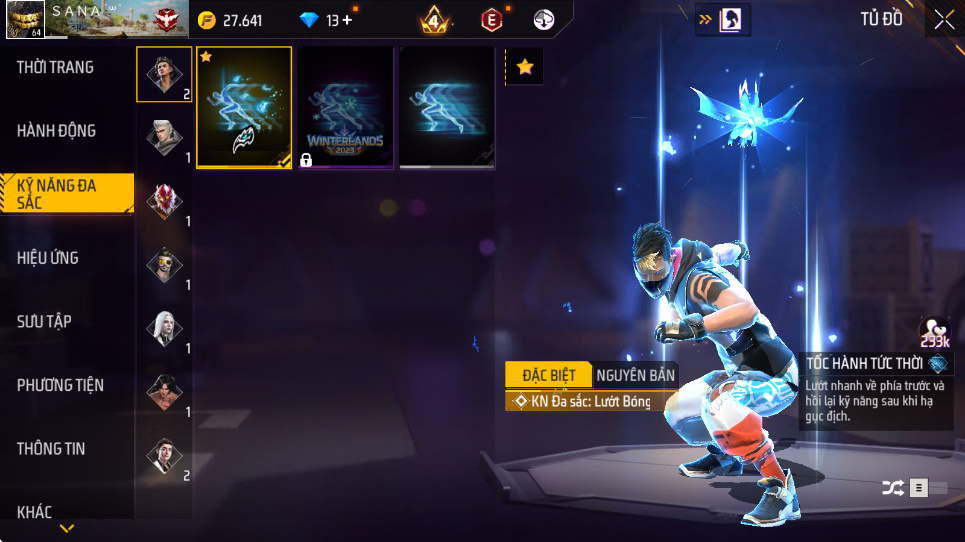Add diamonds with the plus button

click(x=347, y=20)
